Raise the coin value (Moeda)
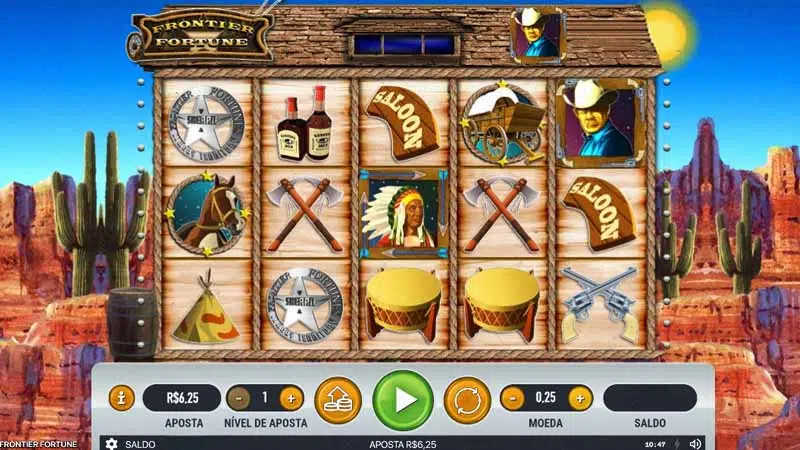800x450 pixels. [x=580, y=398]
